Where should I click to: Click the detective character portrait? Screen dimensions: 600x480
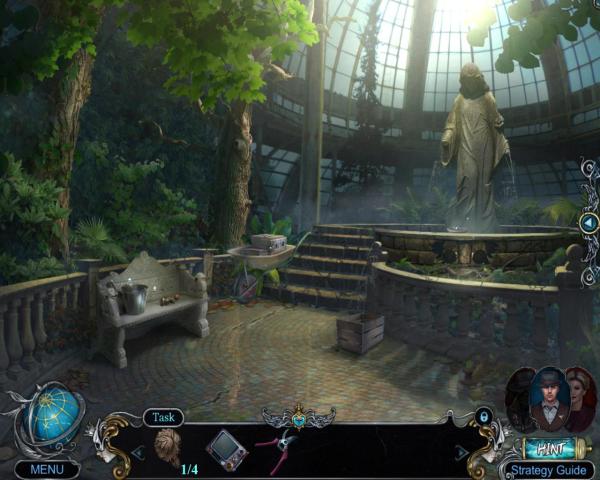coord(548,399)
